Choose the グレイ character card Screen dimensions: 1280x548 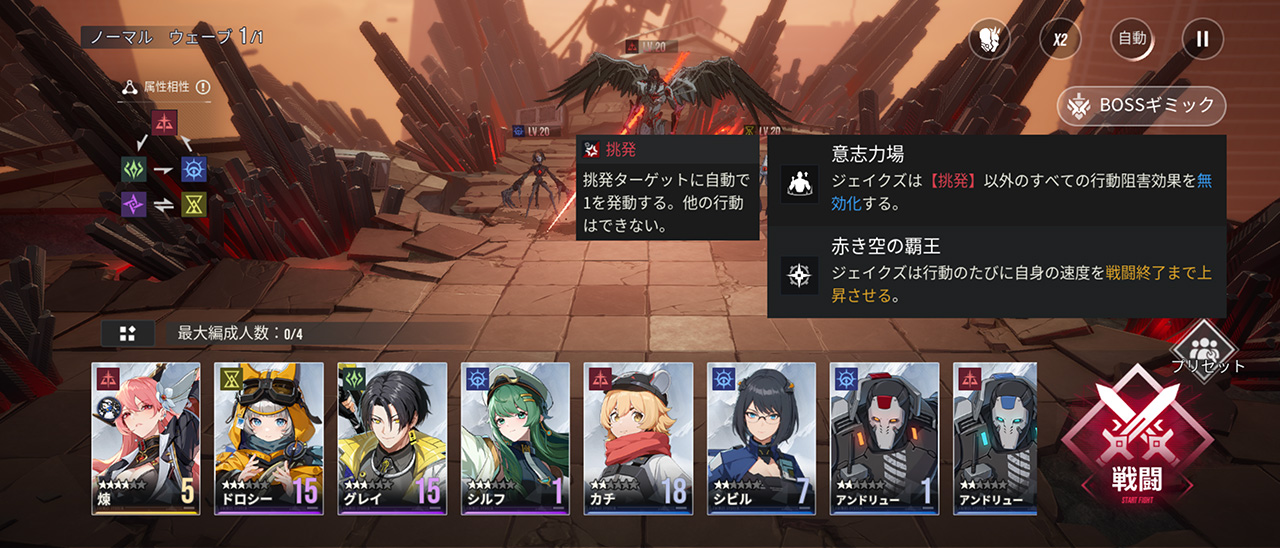(x=392, y=438)
